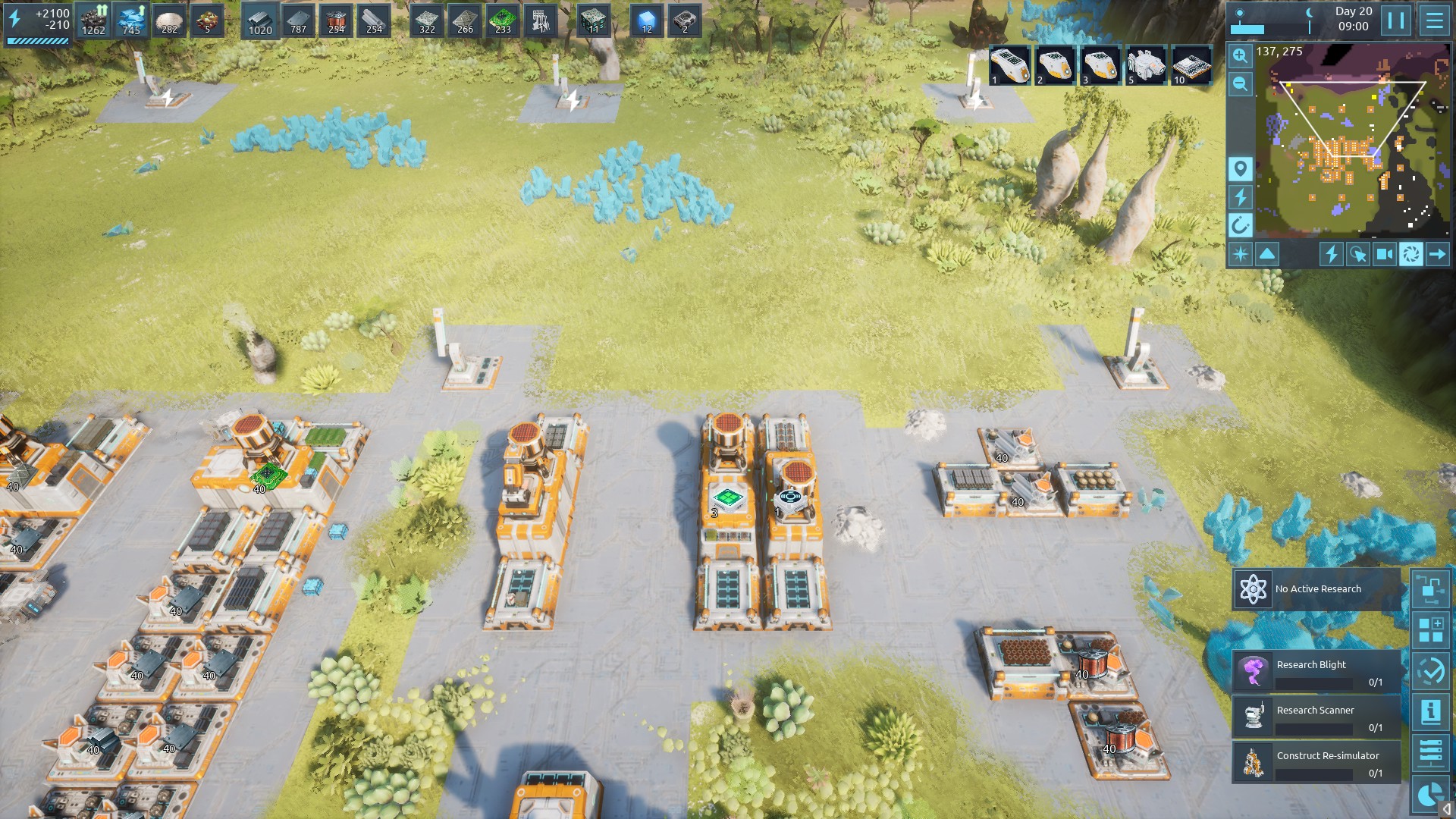Select the Research Scanner objective

pyautogui.click(x=1316, y=717)
